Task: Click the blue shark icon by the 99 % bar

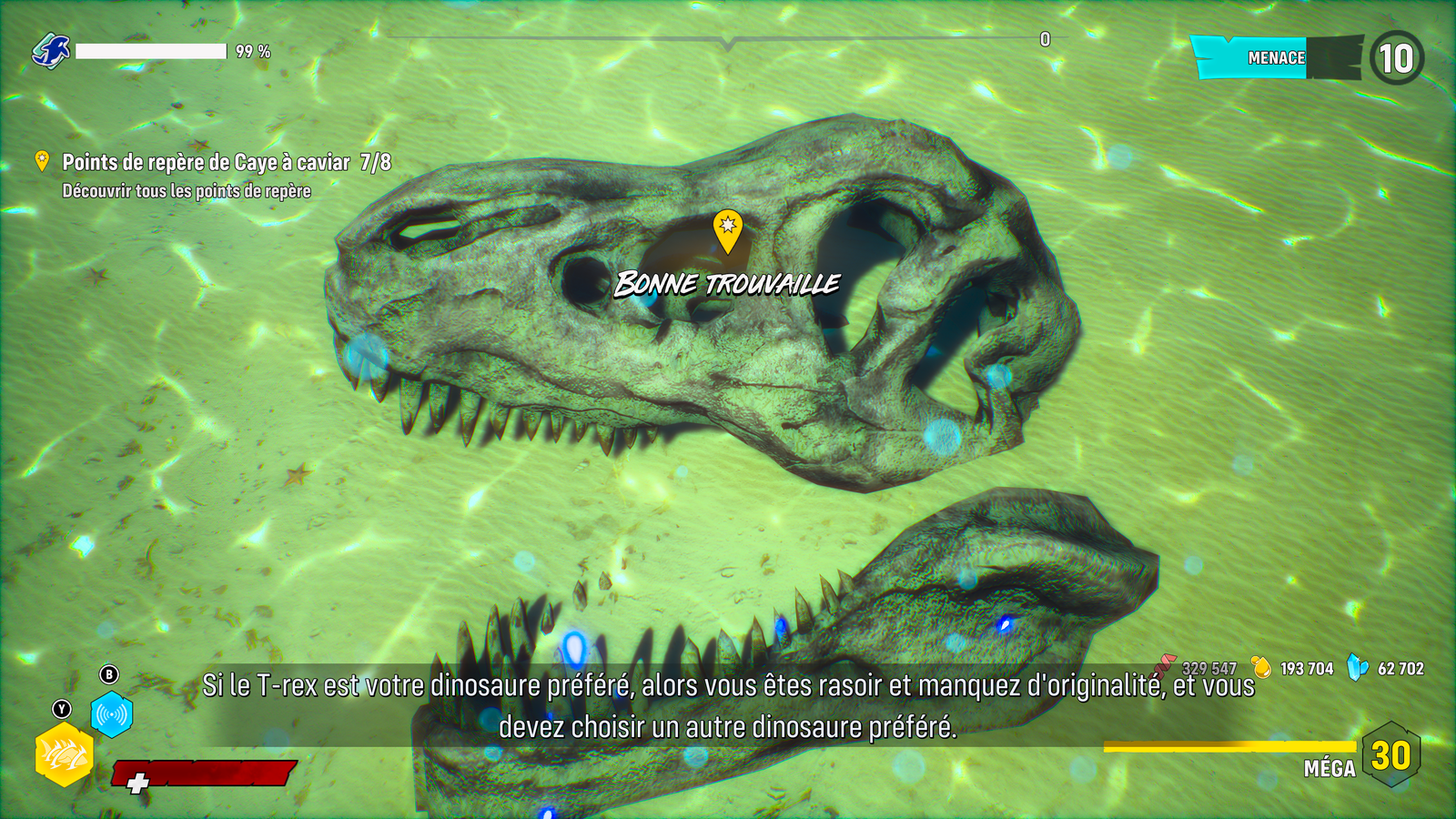Action: tap(51, 51)
